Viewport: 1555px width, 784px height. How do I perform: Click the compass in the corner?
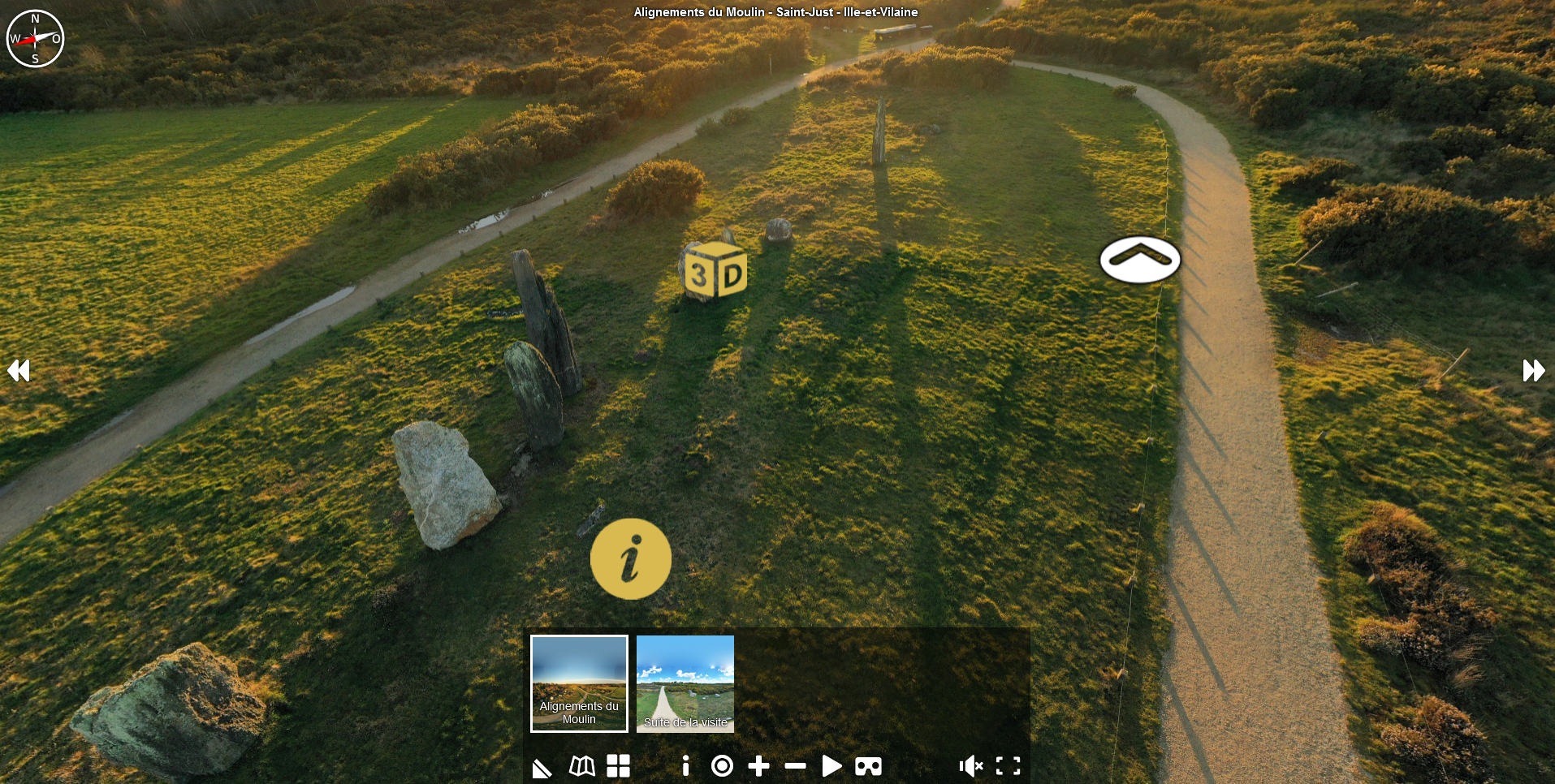35,38
